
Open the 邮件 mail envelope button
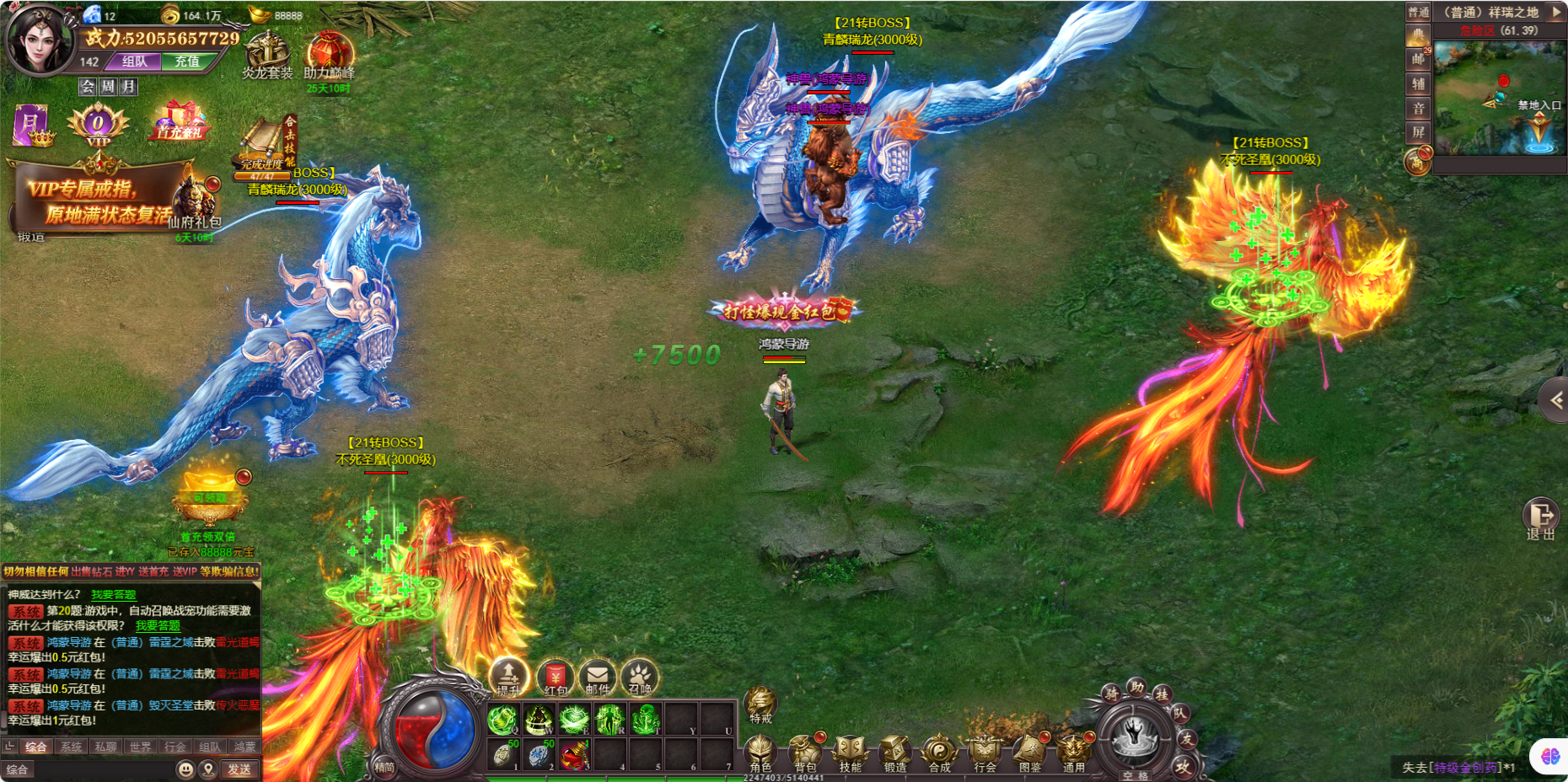[598, 677]
